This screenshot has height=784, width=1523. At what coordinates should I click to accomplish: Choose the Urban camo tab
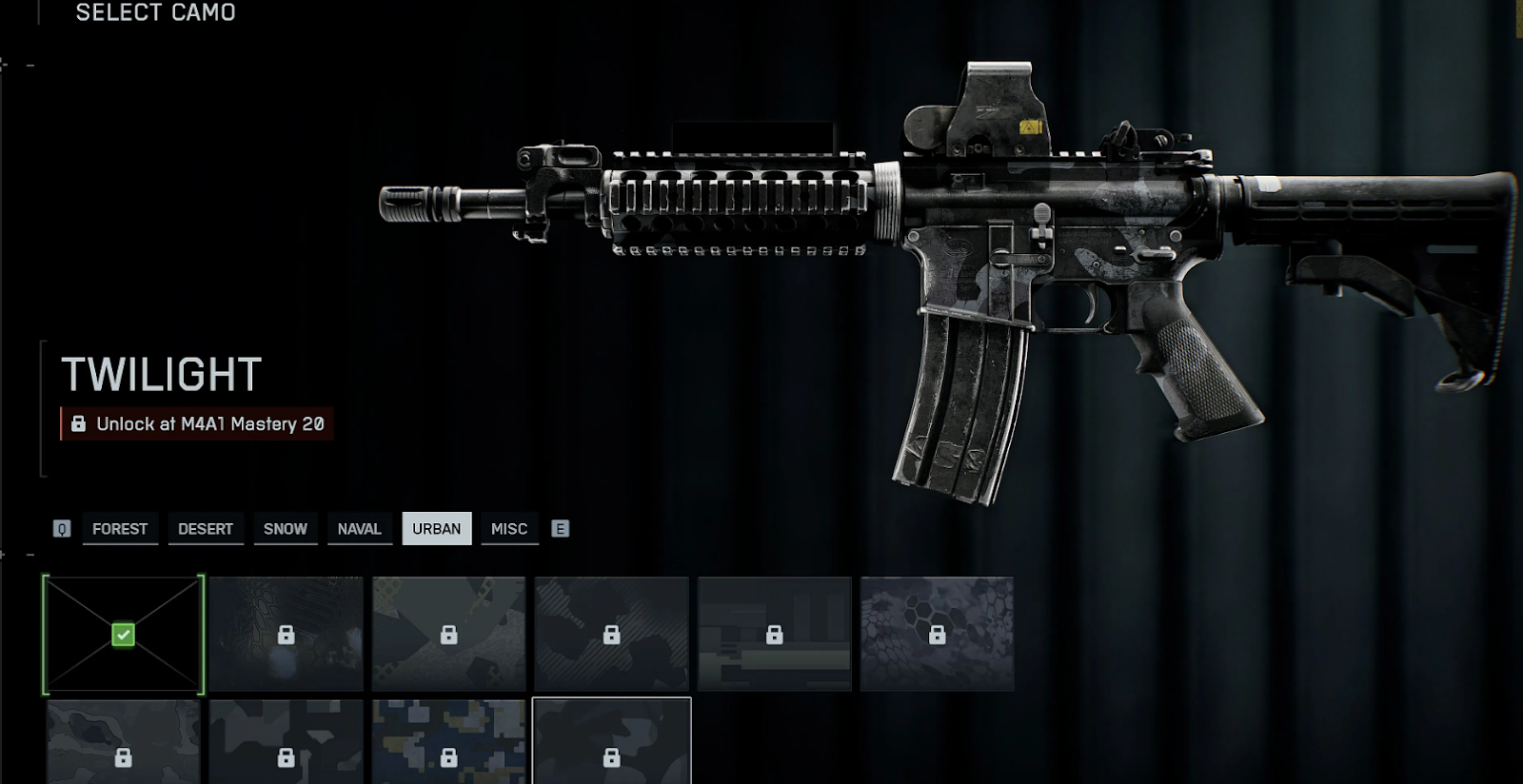click(436, 529)
